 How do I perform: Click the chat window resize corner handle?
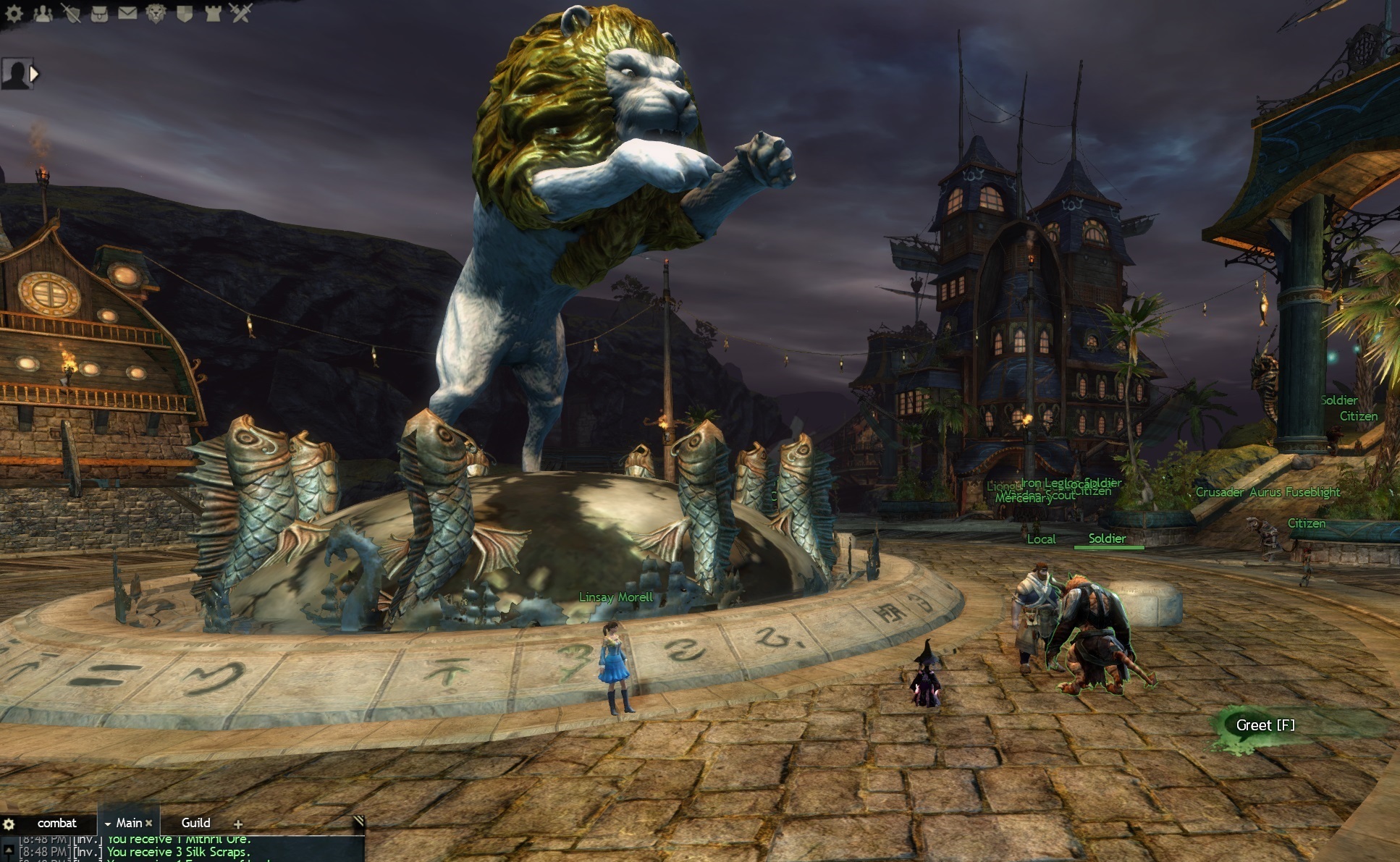[358, 820]
